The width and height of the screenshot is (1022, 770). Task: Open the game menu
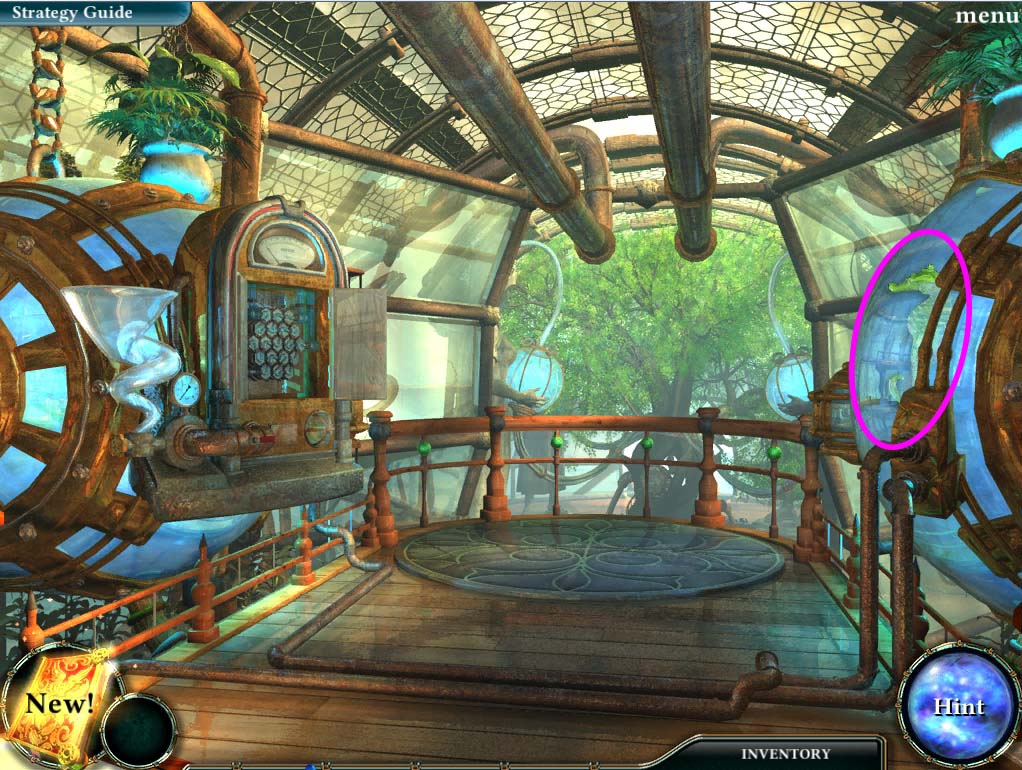click(987, 15)
